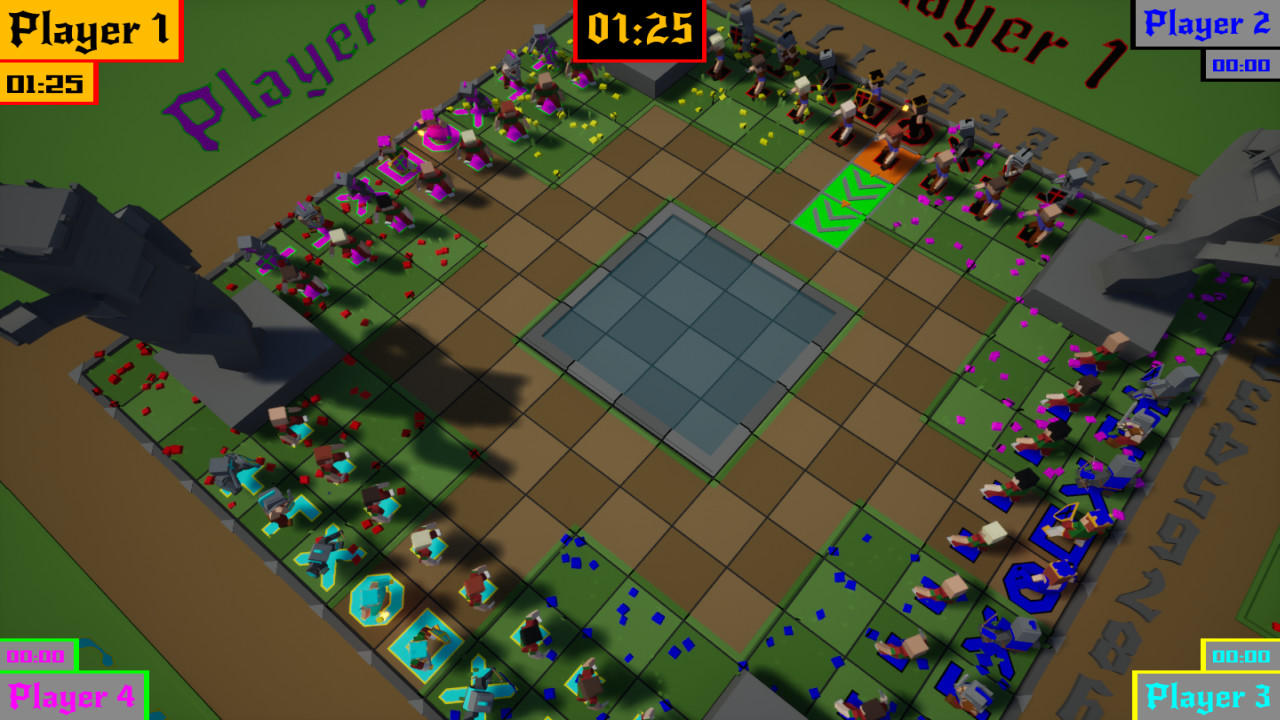
Task: Select the teal wizard in Player 4's corner
Action: (x=375, y=596)
